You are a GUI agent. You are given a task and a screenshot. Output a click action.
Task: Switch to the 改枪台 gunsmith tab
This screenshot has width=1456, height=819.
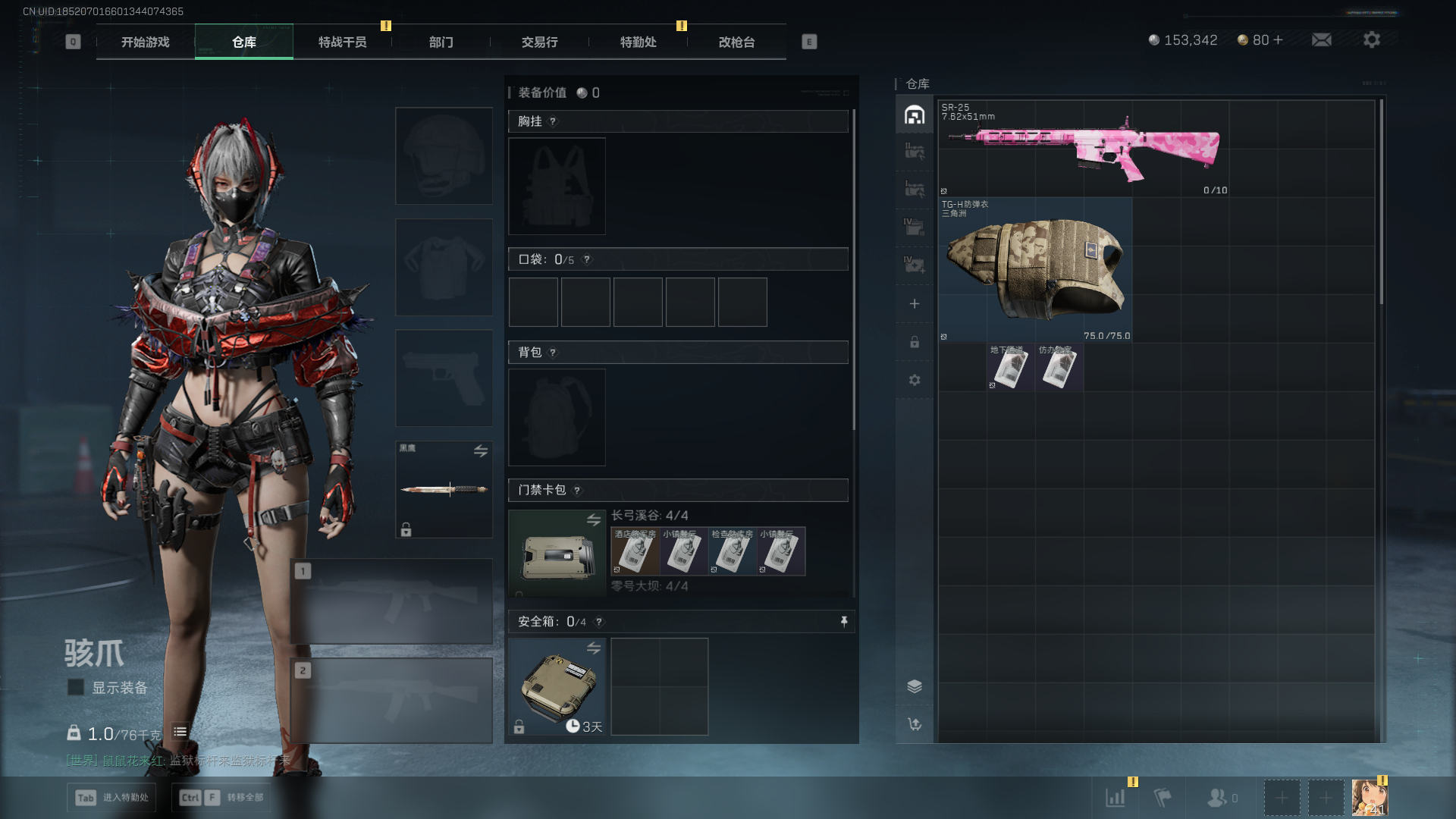point(736,42)
